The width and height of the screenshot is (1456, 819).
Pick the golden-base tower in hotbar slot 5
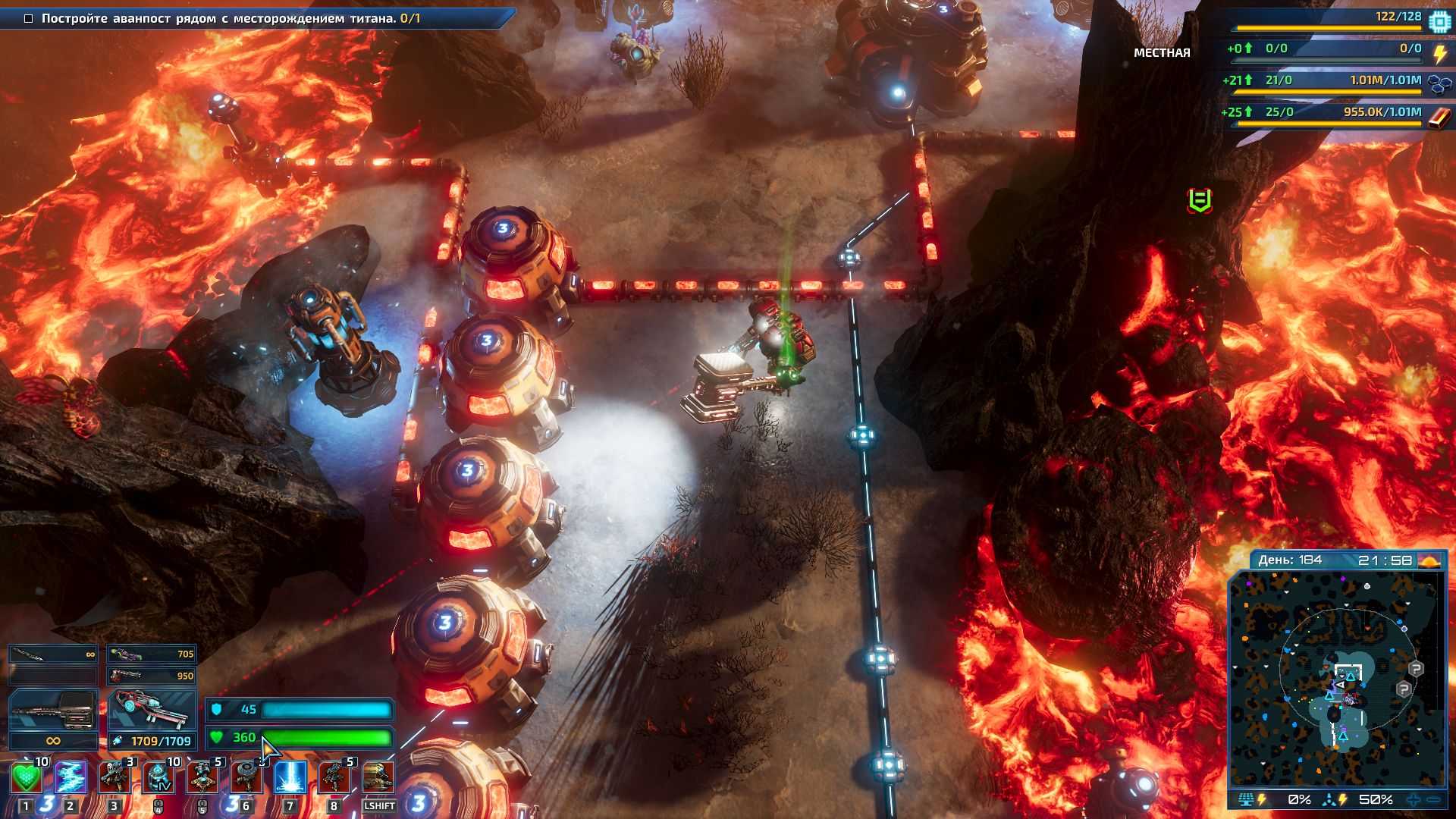pos(202,778)
